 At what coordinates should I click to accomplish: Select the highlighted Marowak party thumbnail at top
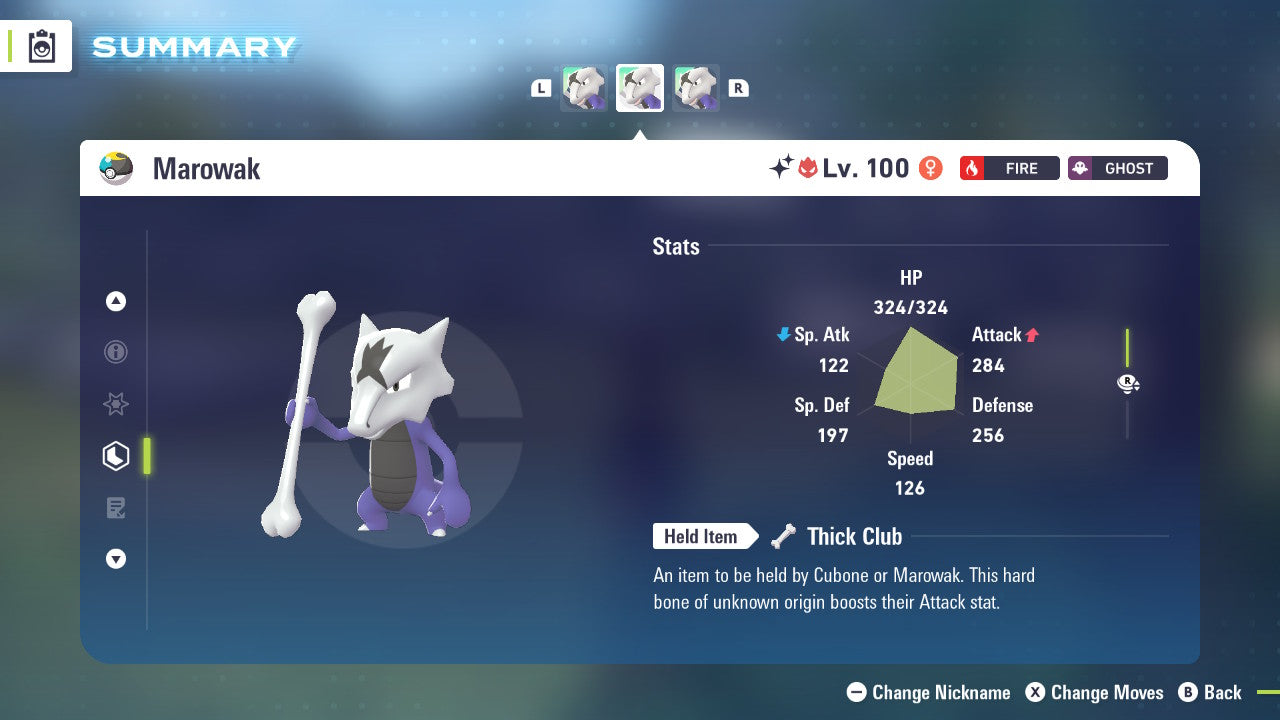tap(640, 87)
